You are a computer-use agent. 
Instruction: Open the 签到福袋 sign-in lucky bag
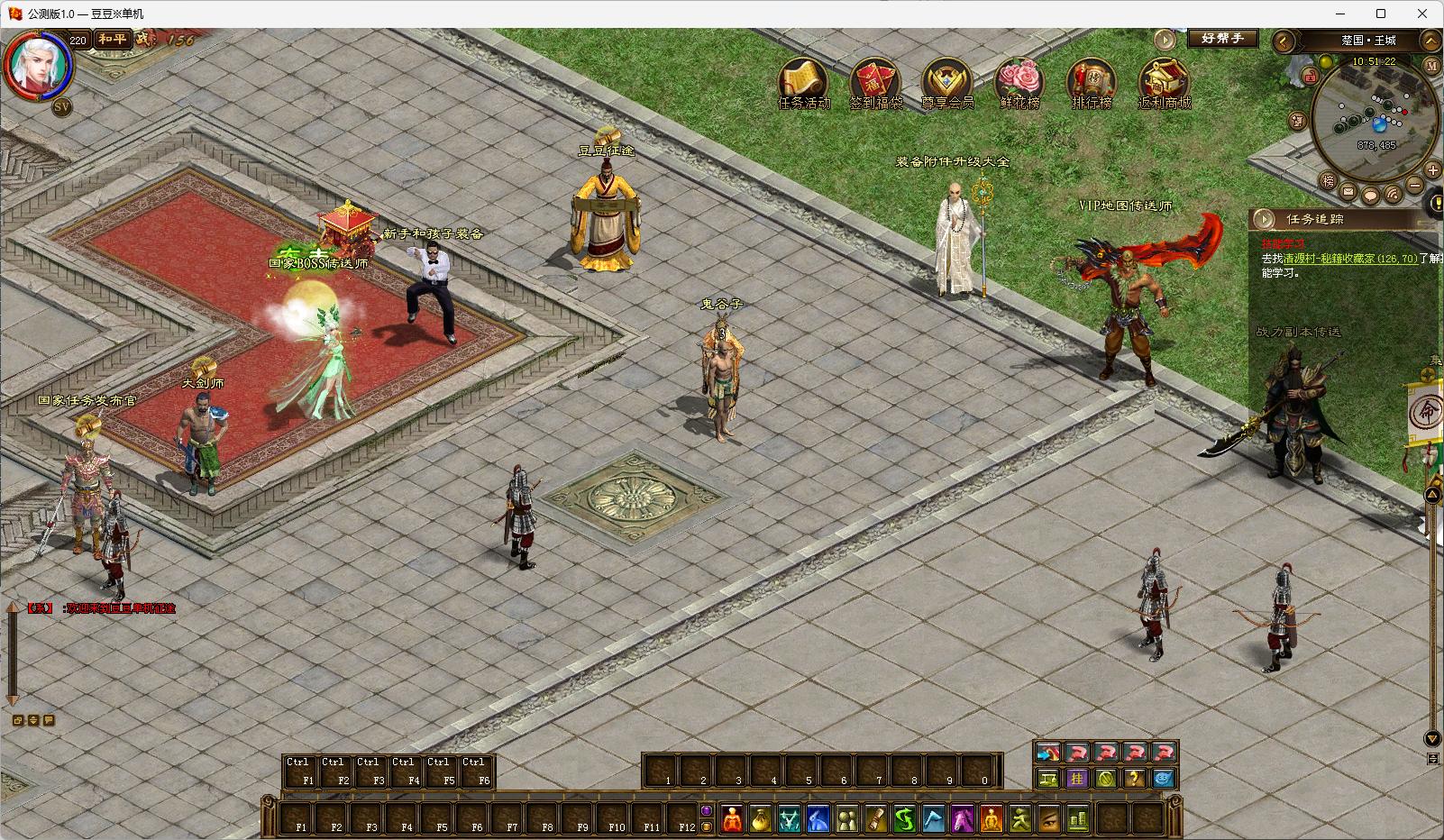(x=875, y=81)
